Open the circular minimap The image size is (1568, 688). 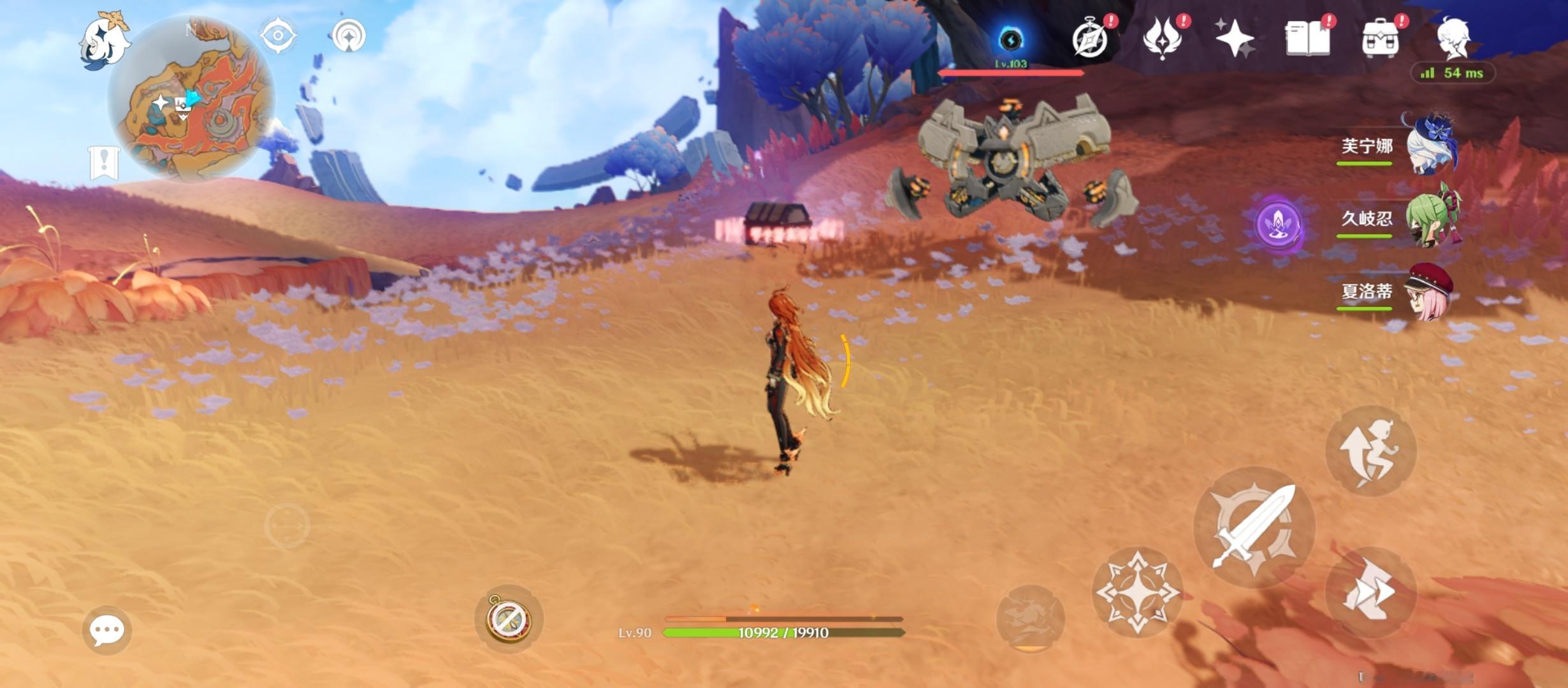pyautogui.click(x=191, y=99)
